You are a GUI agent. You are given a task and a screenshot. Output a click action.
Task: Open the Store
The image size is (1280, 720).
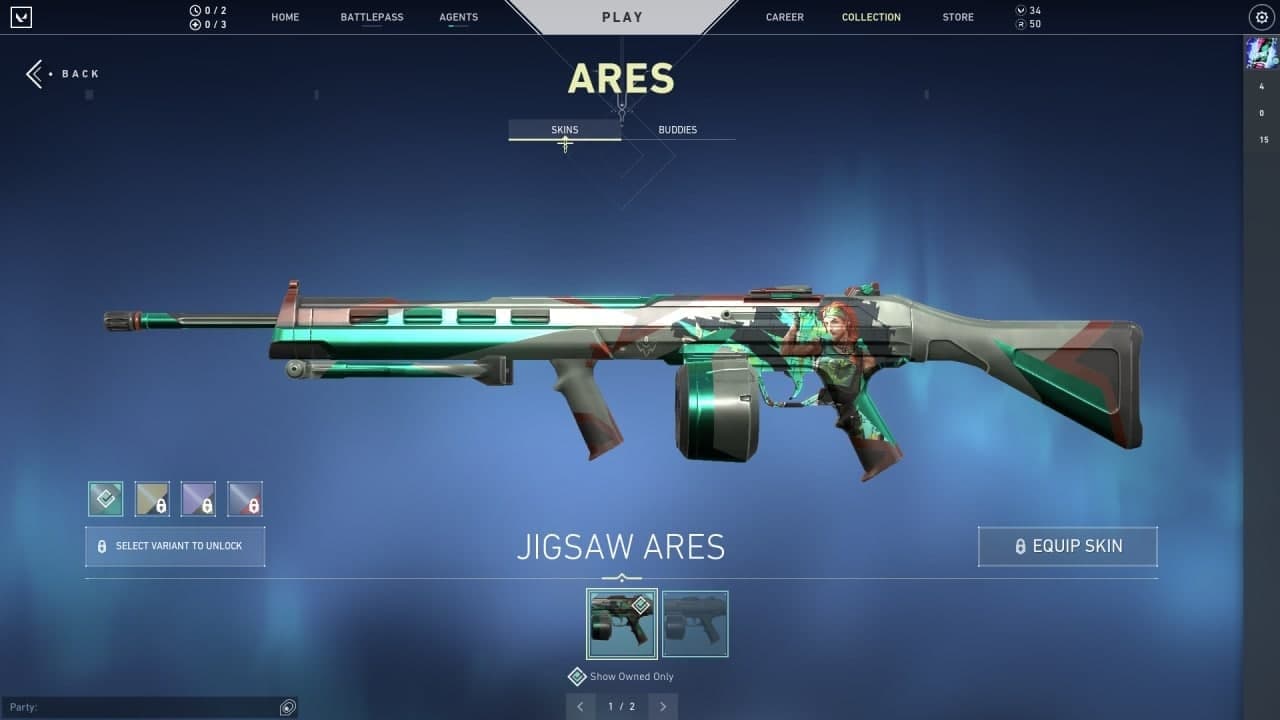point(958,17)
